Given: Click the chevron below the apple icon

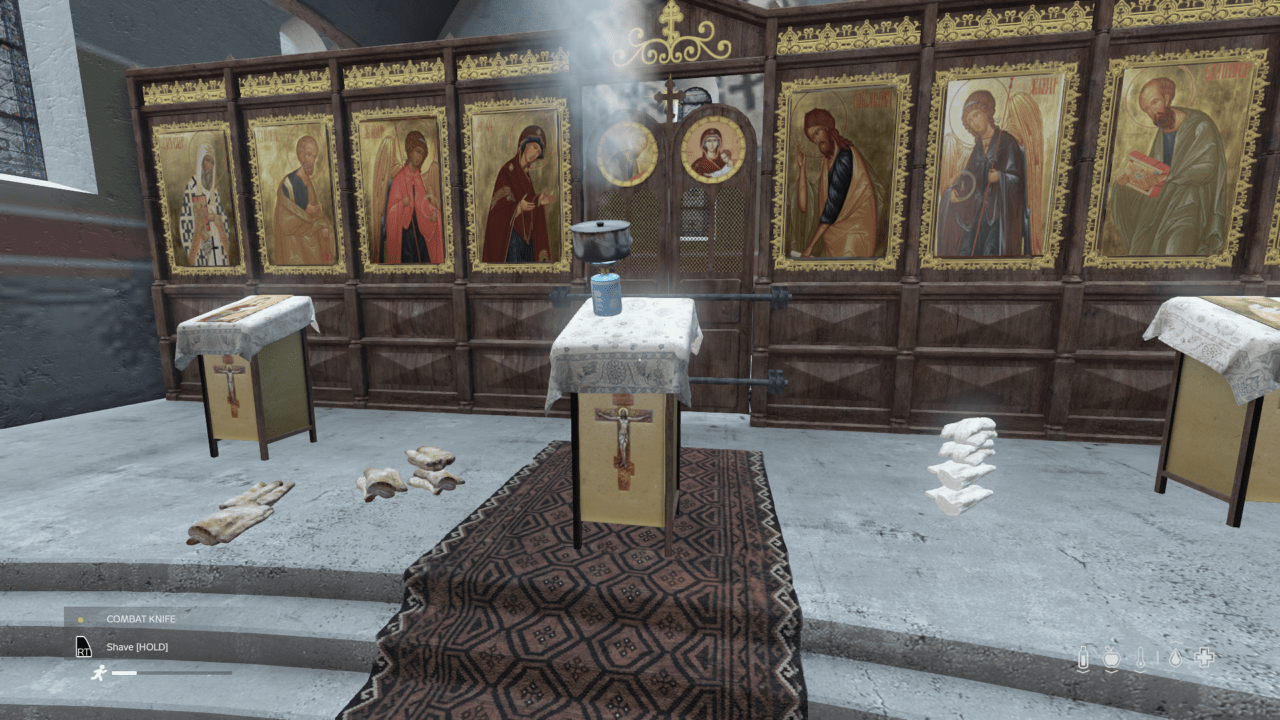Looking at the screenshot, I should click(x=1111, y=671).
